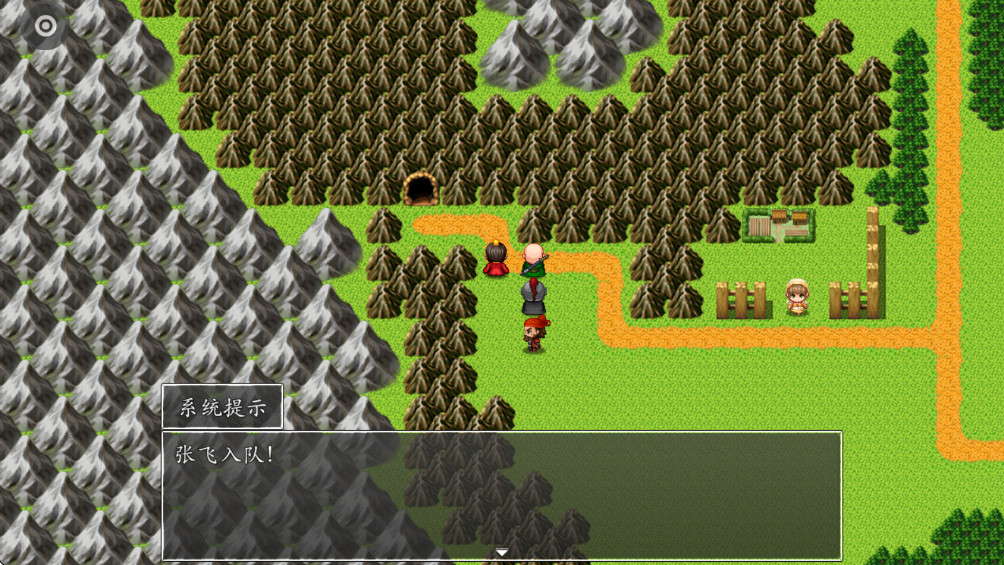Open the round menu button in the corner
The width and height of the screenshot is (1004, 565).
click(44, 26)
